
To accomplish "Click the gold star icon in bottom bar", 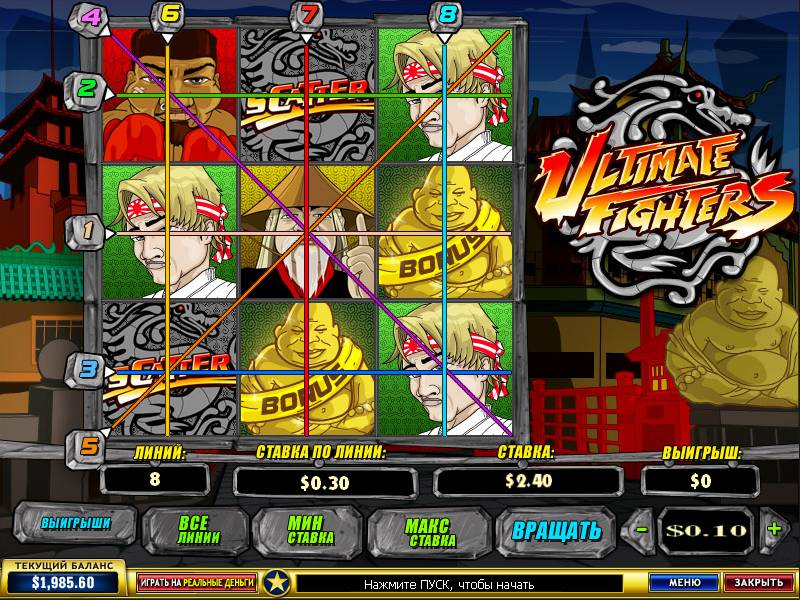I will coord(277,581).
